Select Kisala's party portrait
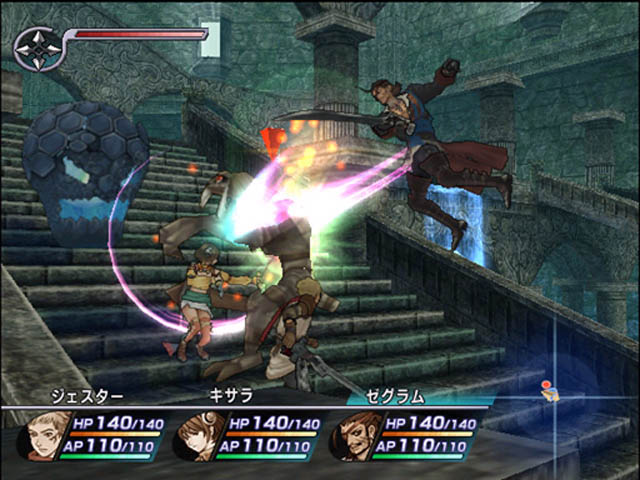The height and width of the screenshot is (480, 640). pos(194,434)
